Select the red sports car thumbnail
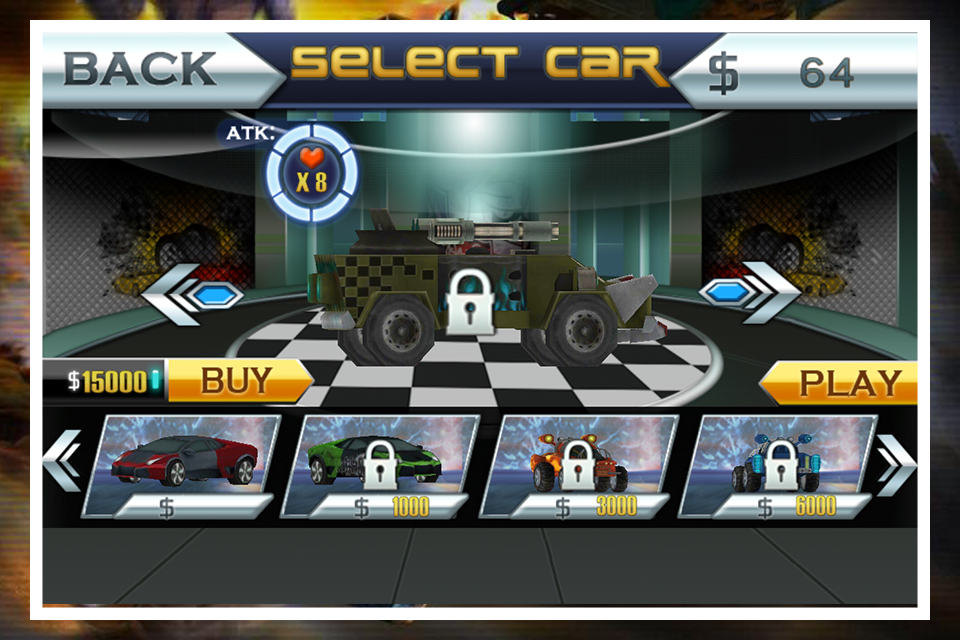The image size is (960, 640). pyautogui.click(x=183, y=464)
